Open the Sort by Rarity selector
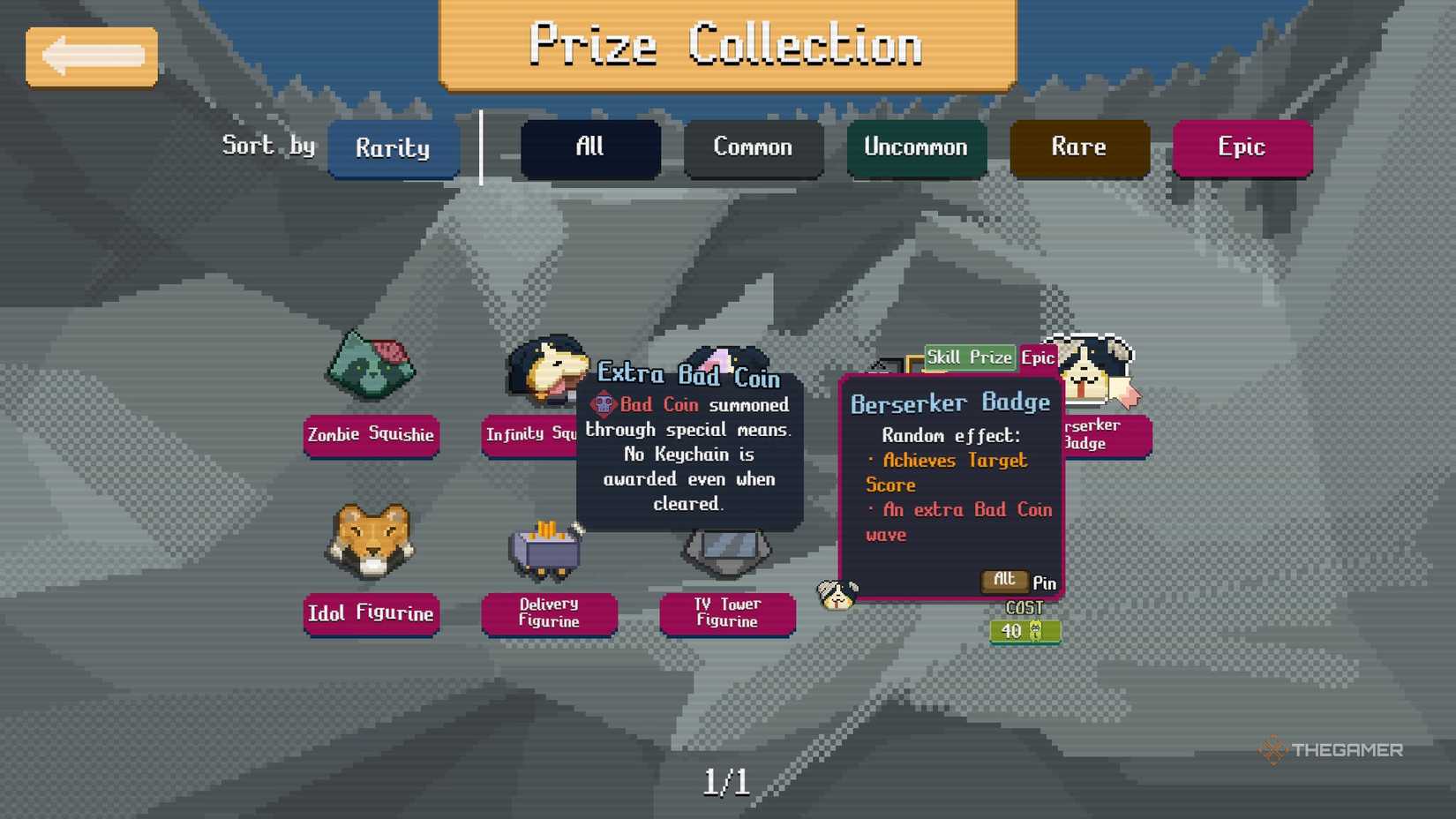 point(394,148)
